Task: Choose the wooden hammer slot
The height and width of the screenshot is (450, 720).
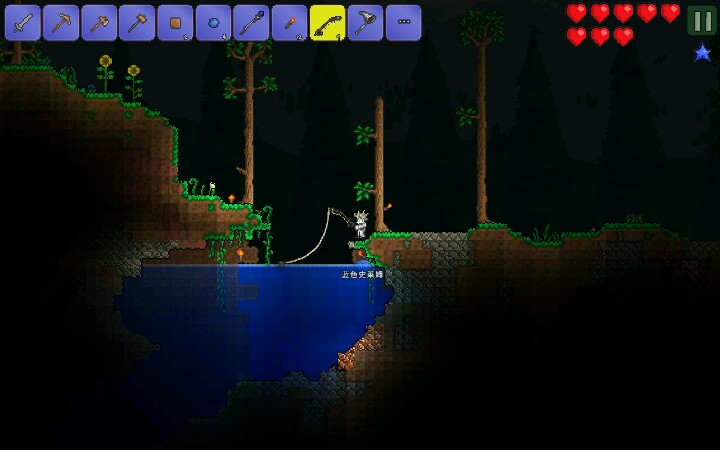Action: pyautogui.click(x=136, y=22)
